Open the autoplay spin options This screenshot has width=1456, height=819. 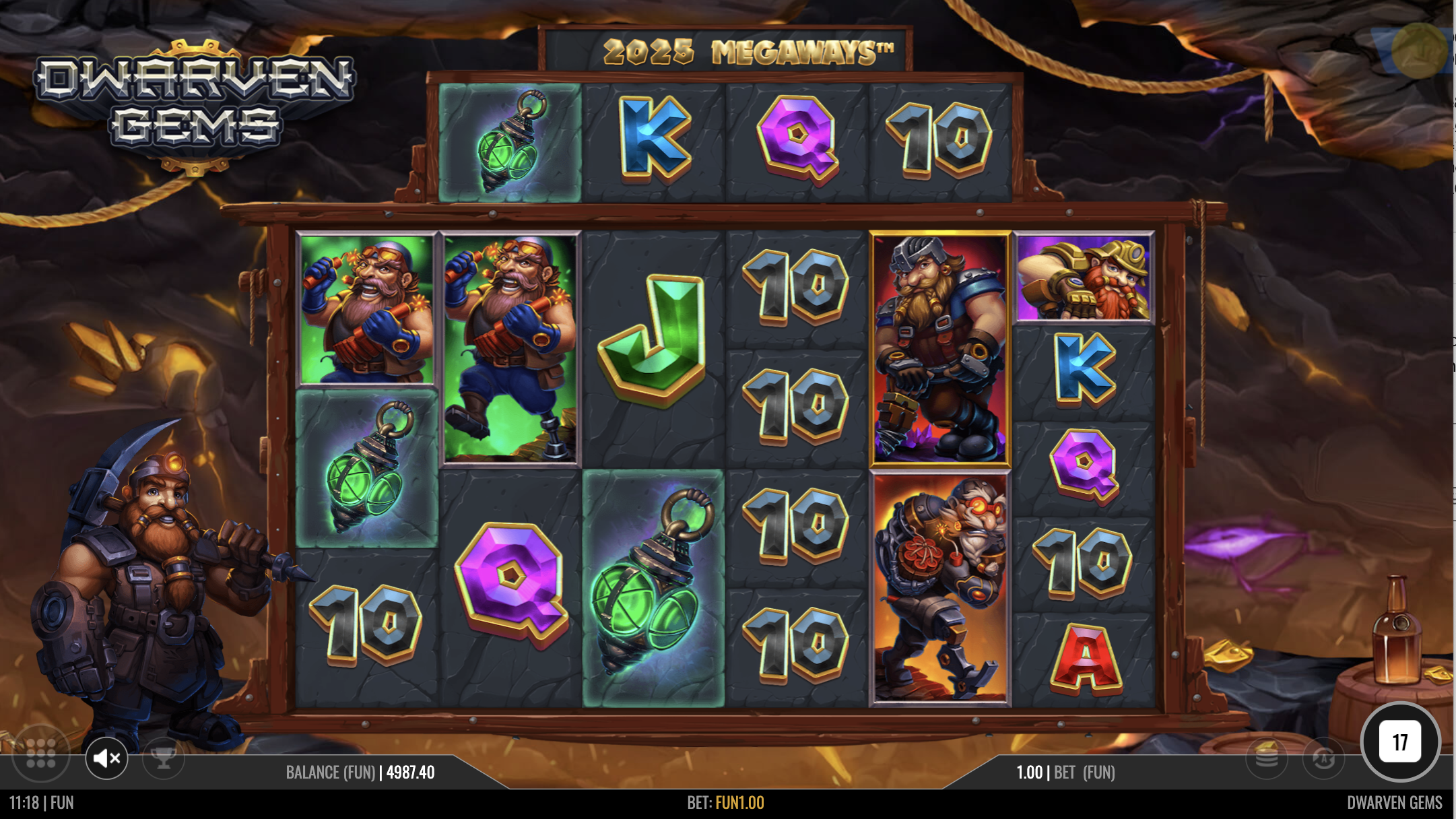click(1323, 758)
